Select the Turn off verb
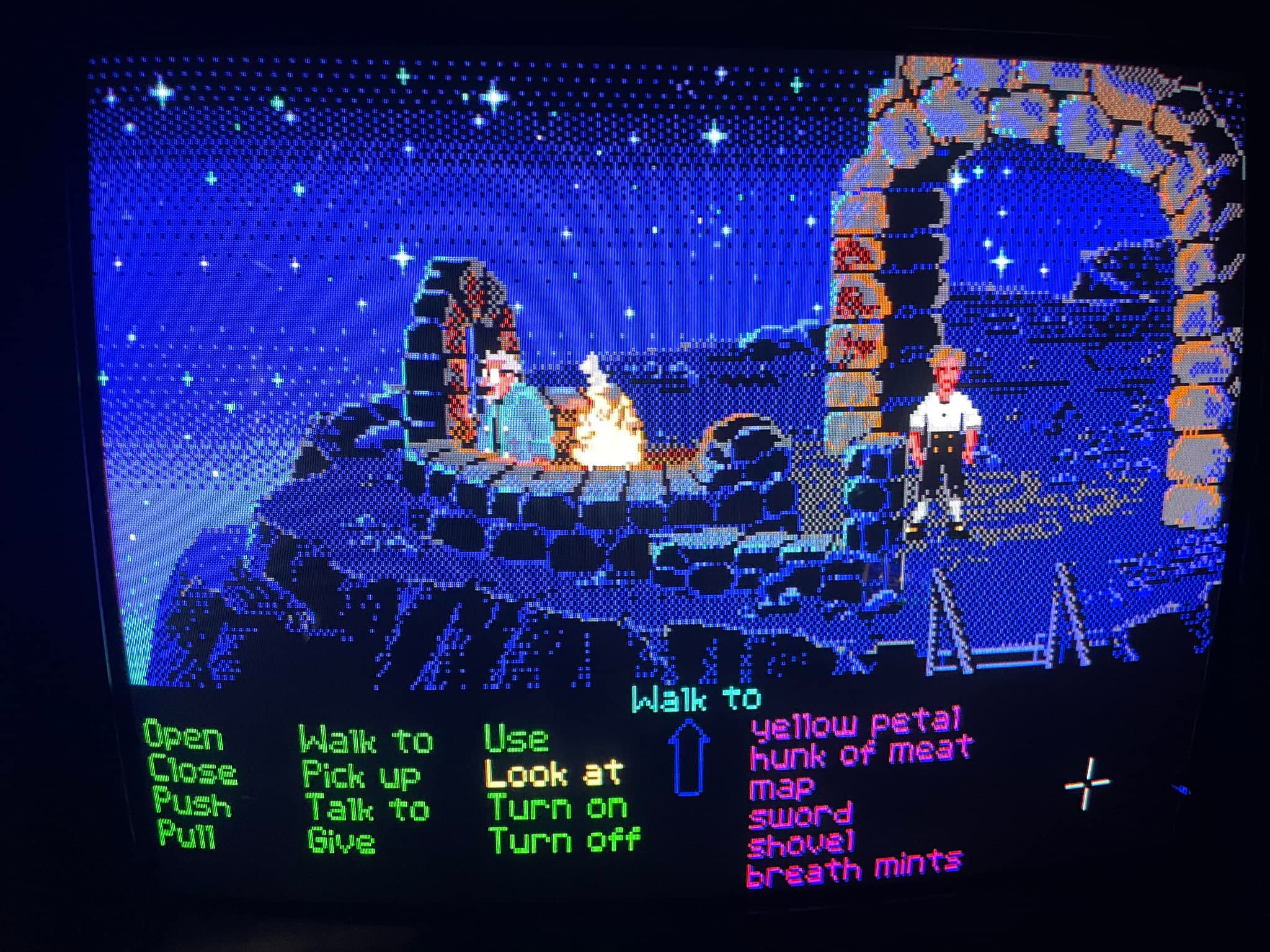Image resolution: width=1270 pixels, height=952 pixels. pos(564,840)
